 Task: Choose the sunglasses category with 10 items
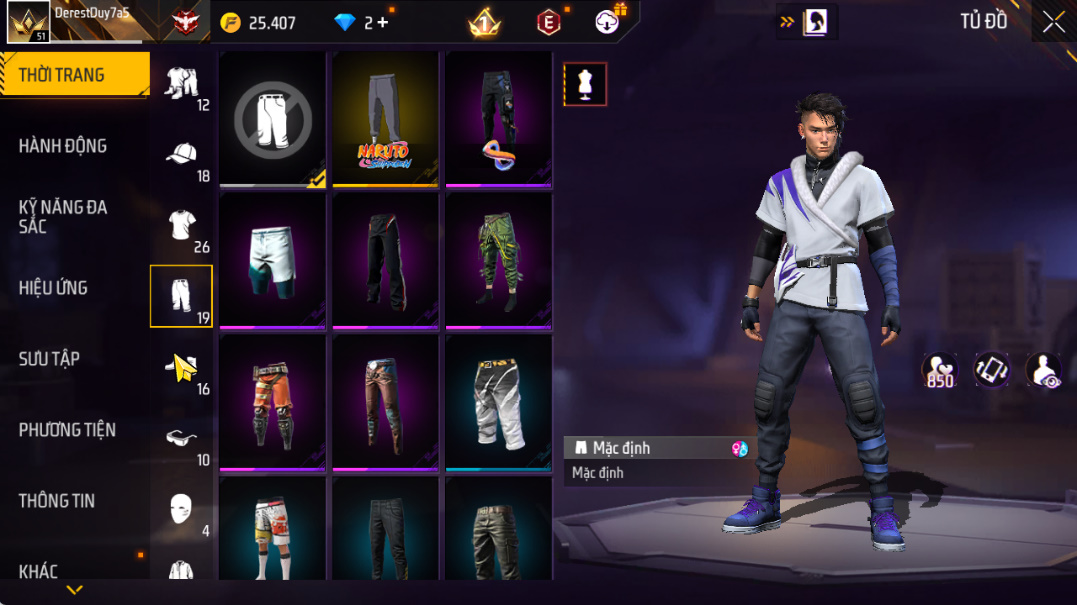coord(182,439)
